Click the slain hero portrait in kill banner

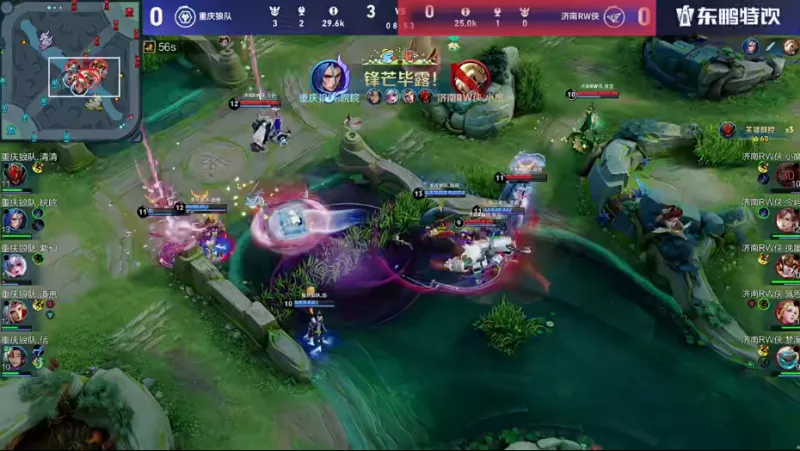click(469, 80)
